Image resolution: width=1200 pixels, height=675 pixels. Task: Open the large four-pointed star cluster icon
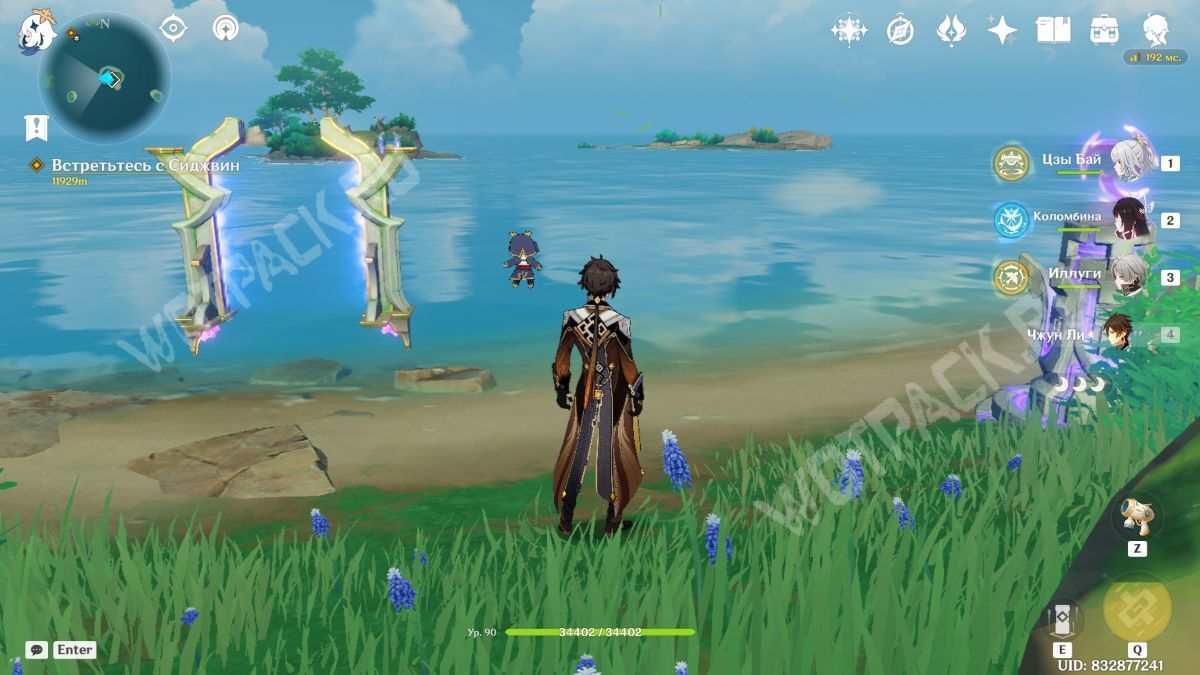(x=848, y=30)
